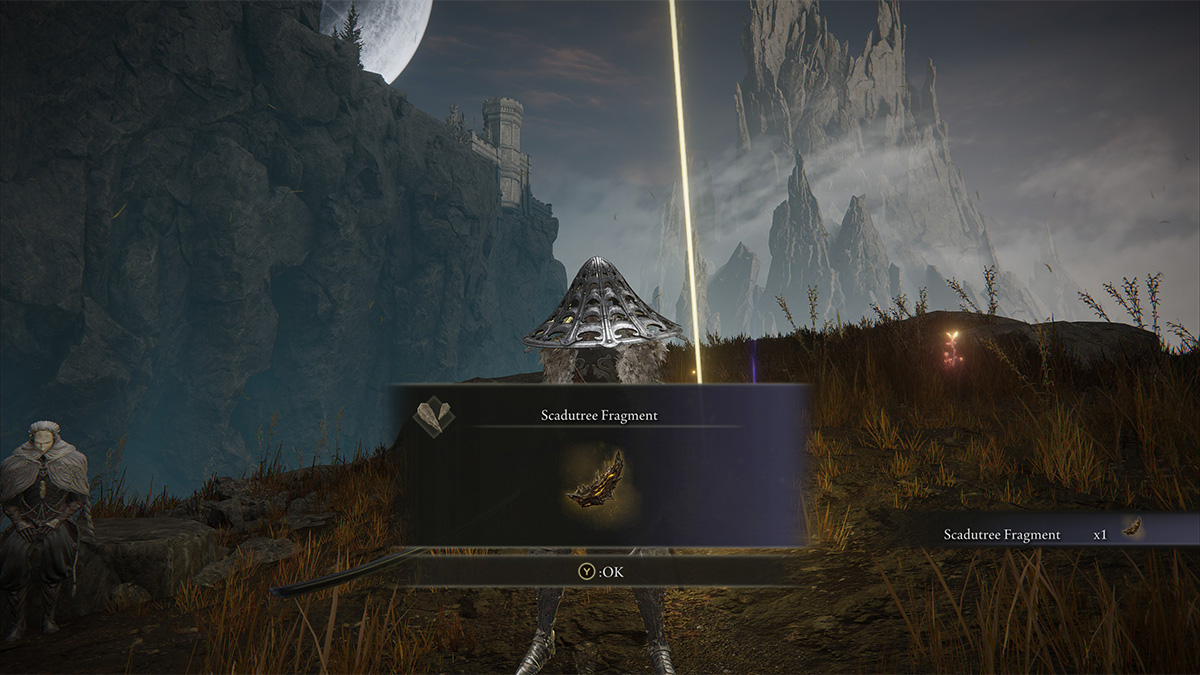Click the Scadutree Fragment x1 pickup notification
1200x675 pixels.
coord(1040,534)
